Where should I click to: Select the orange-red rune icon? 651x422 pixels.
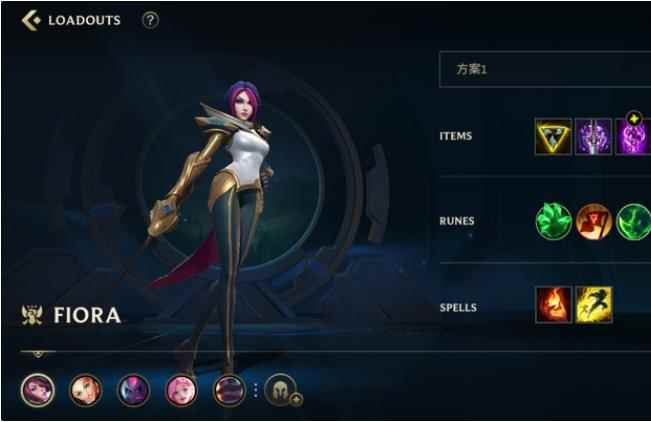click(594, 221)
